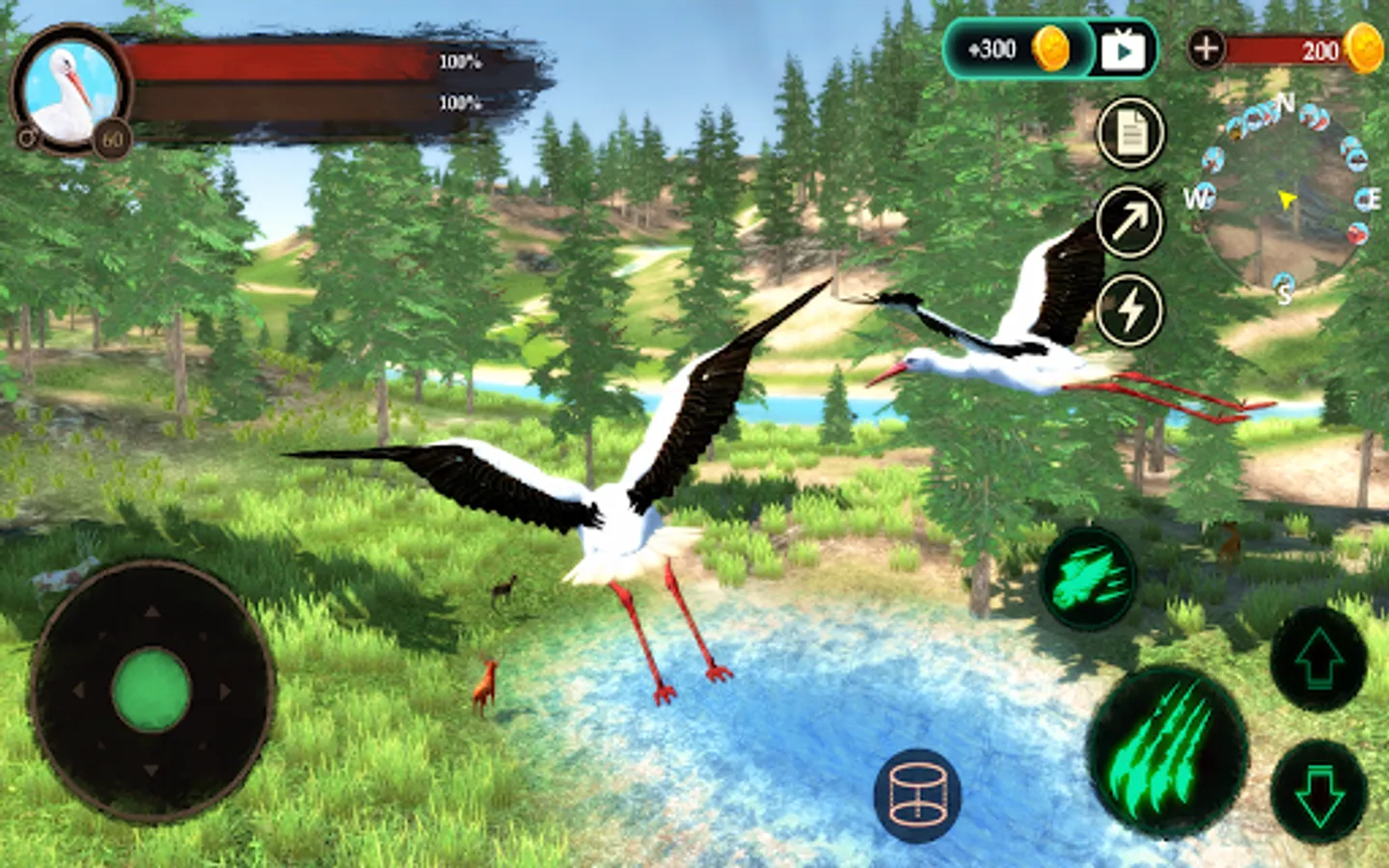
Task: Trigger the lightning bolt boost
Action: (x=1129, y=311)
